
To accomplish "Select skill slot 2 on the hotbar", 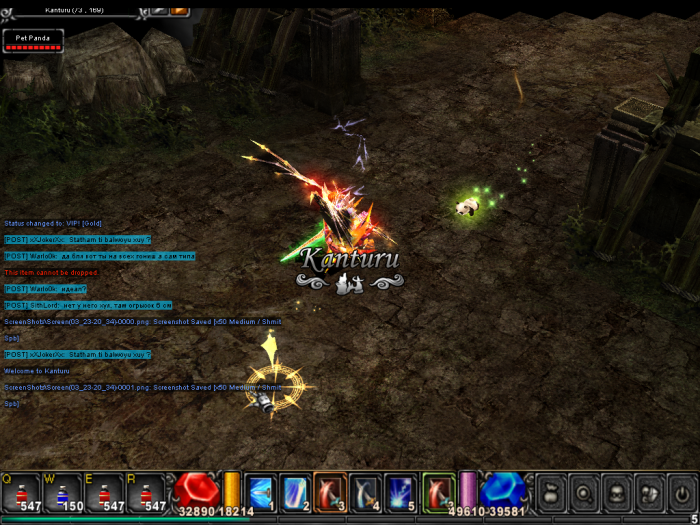I will point(295,492).
